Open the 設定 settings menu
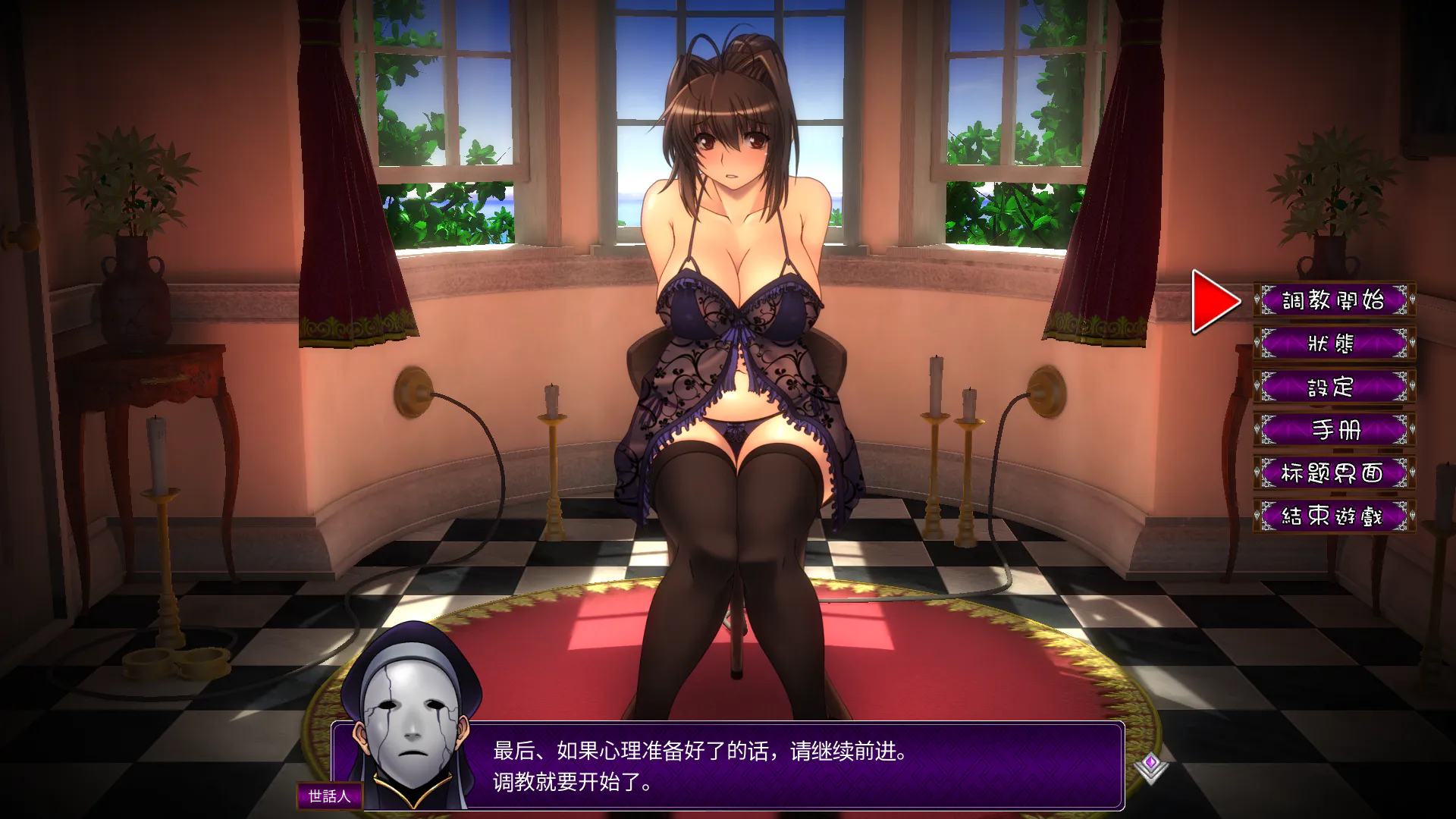Screen dimensions: 1456x819 coord(1333,387)
